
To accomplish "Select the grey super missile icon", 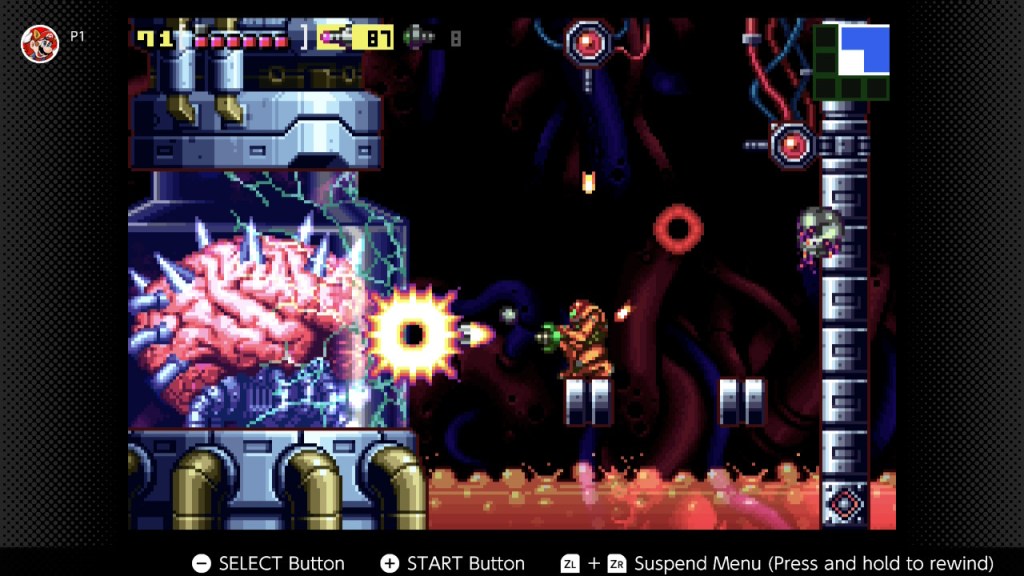I will (418, 38).
